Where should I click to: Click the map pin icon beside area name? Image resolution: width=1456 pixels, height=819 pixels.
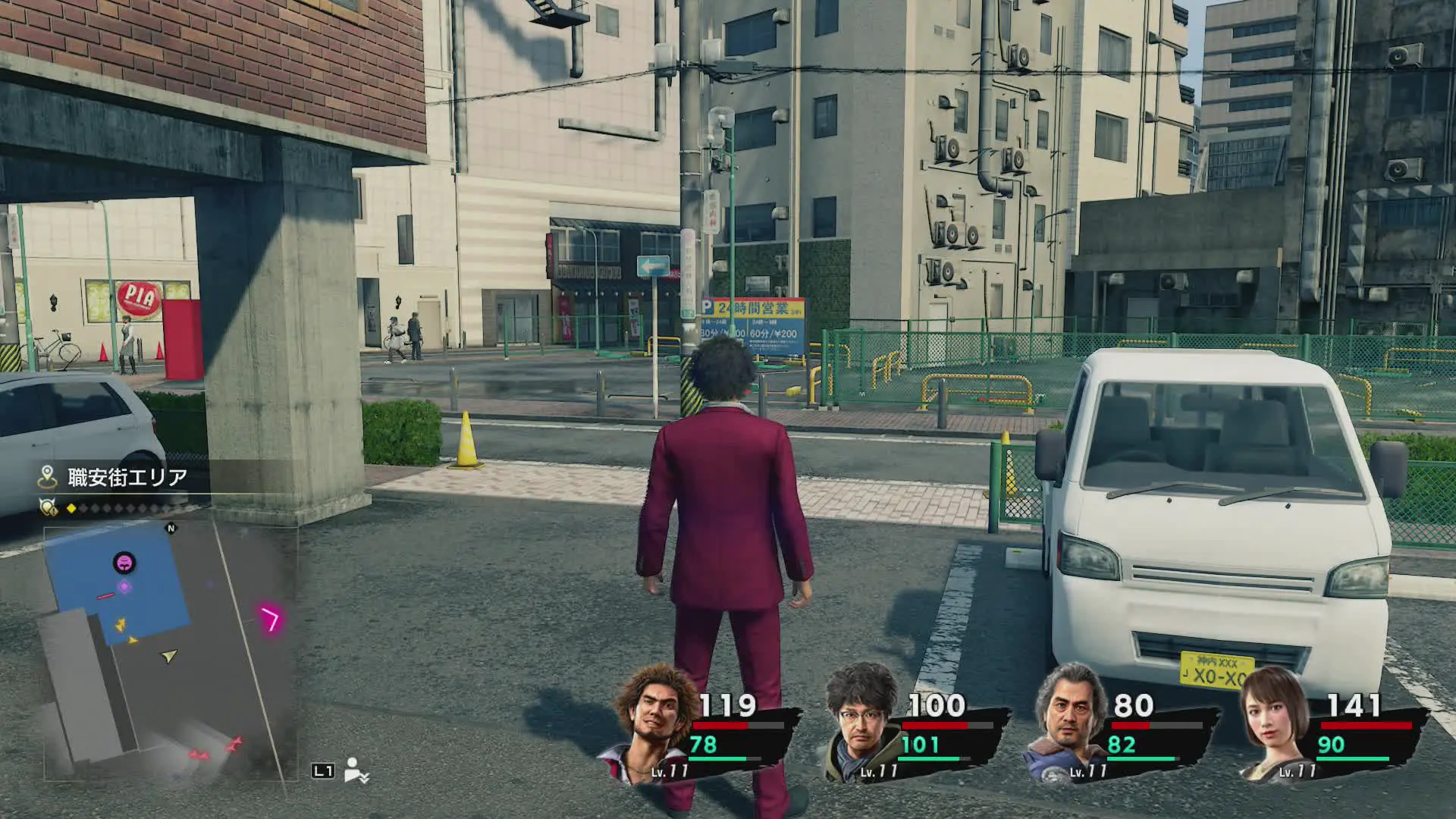[47, 477]
